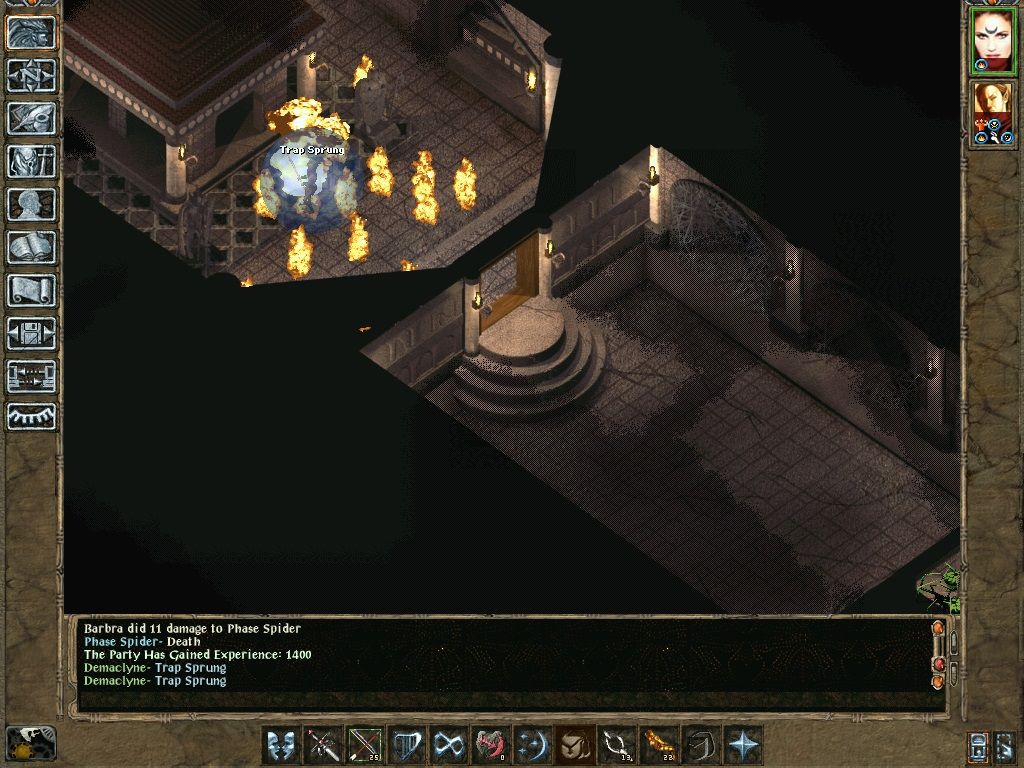Open the inventory screen
The width and height of the screenshot is (1024, 768).
[x=31, y=161]
